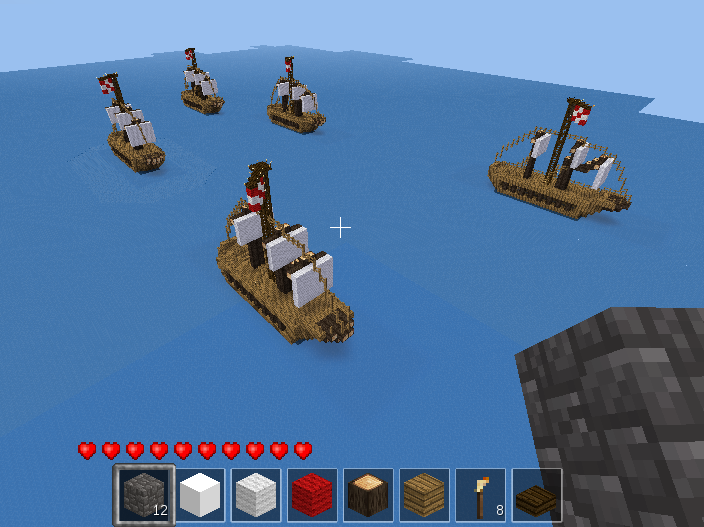
Task: Select the tree log block slot
Action: pos(369,495)
